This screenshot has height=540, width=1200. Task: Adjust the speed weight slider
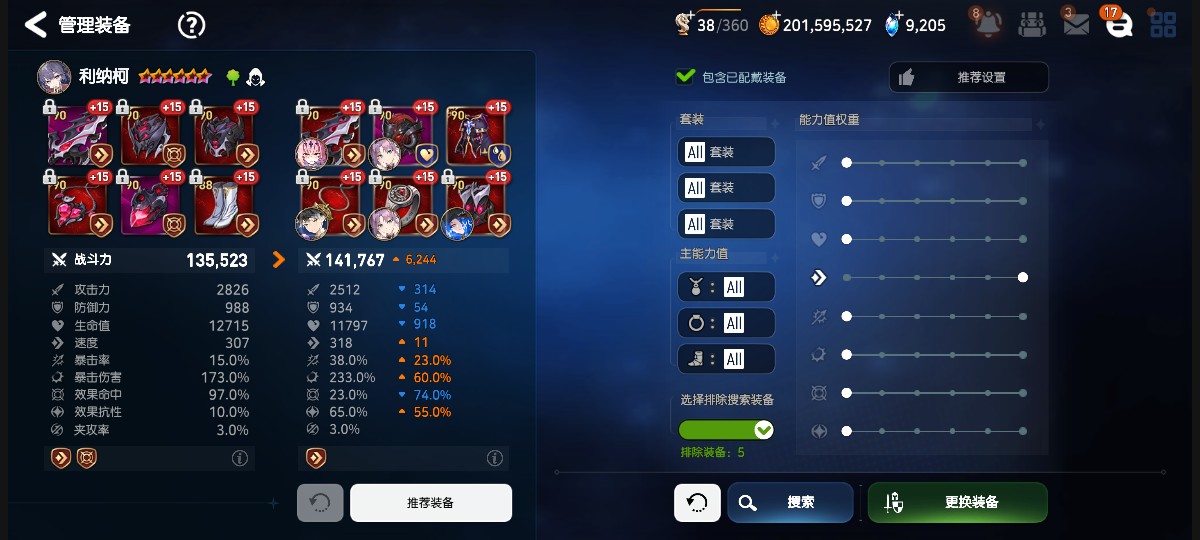[x=934, y=277]
